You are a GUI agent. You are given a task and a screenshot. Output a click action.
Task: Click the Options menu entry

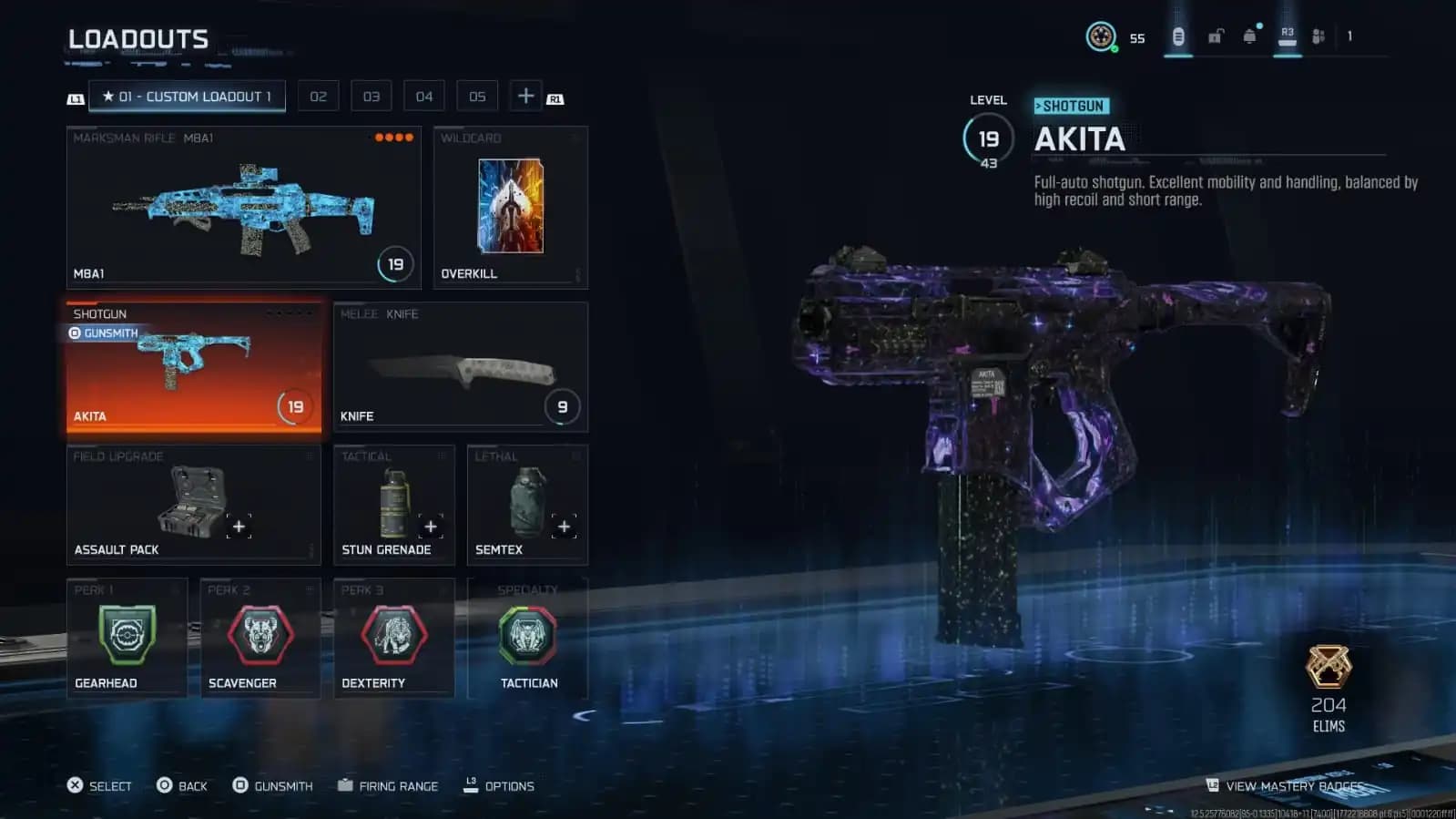[x=507, y=785]
